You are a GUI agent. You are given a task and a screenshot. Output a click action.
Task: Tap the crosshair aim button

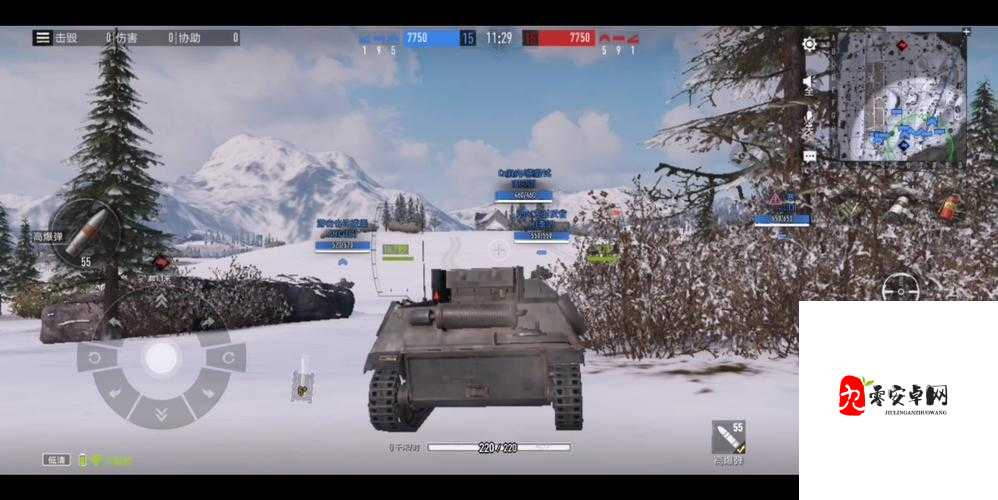901,289
